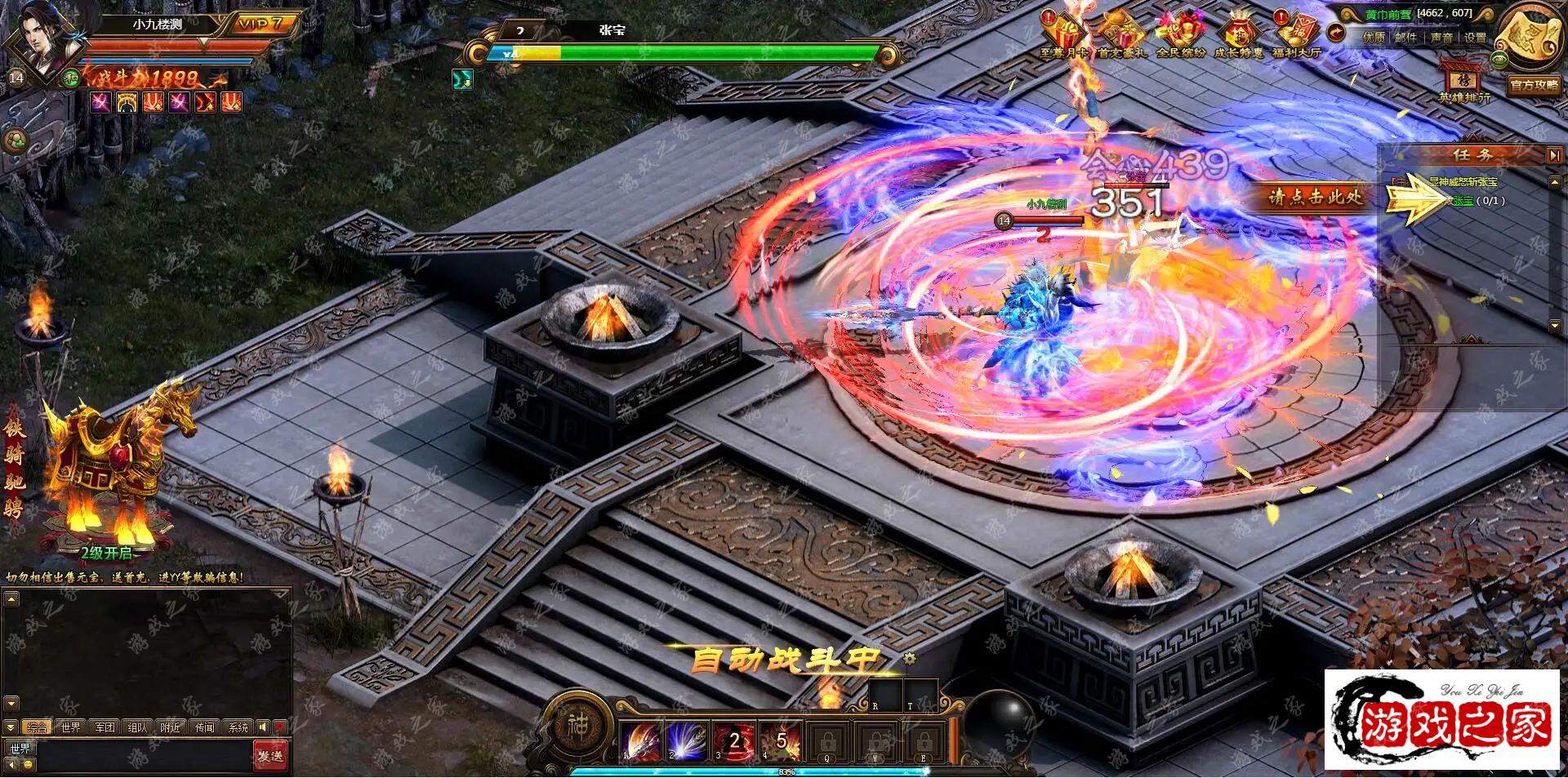This screenshot has height=778, width=1568.
Task: Open the 首充豪礼 first-recharge gift
Action: [1122, 35]
